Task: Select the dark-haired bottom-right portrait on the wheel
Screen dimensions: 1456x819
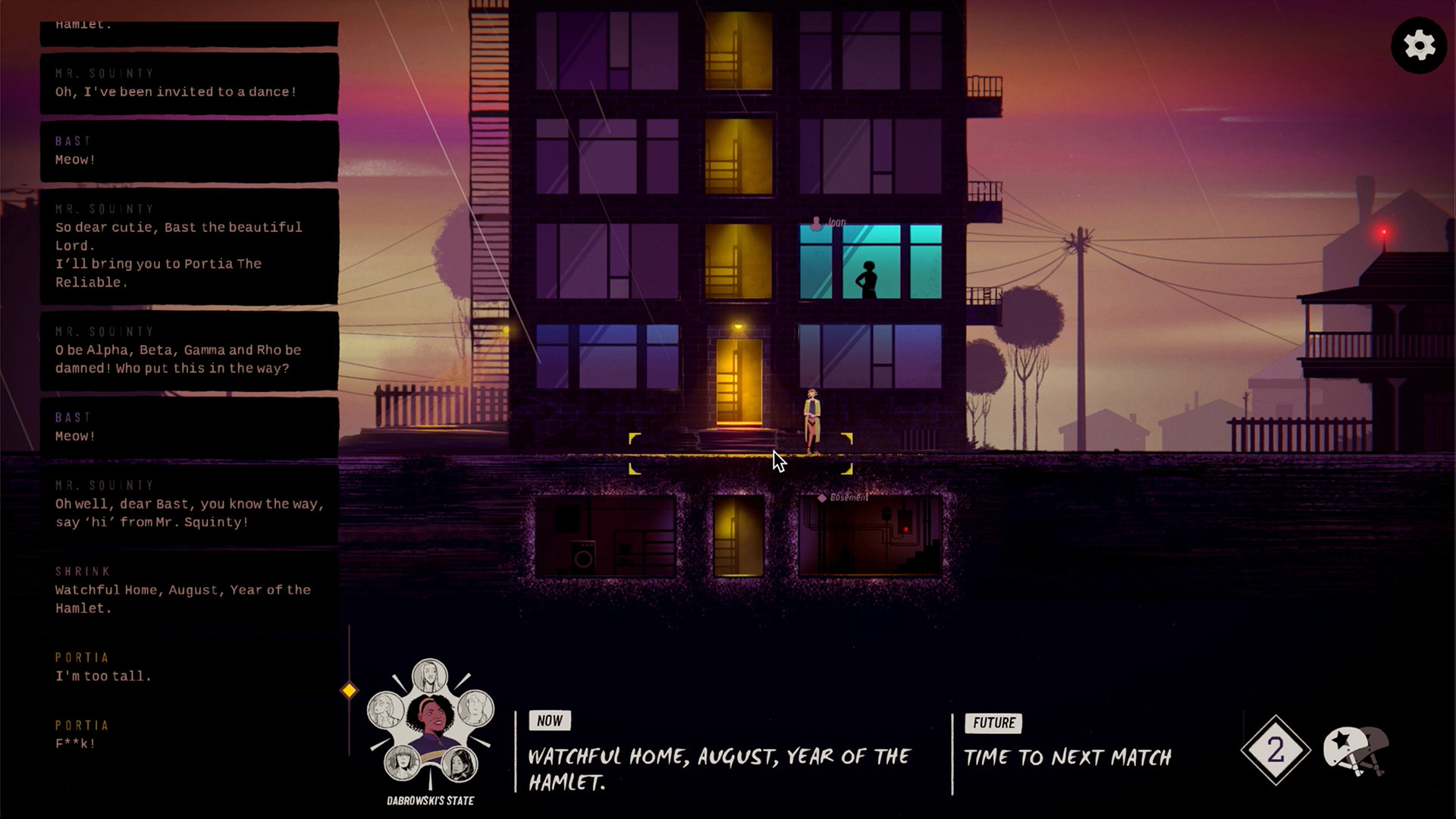Action: pos(460,764)
